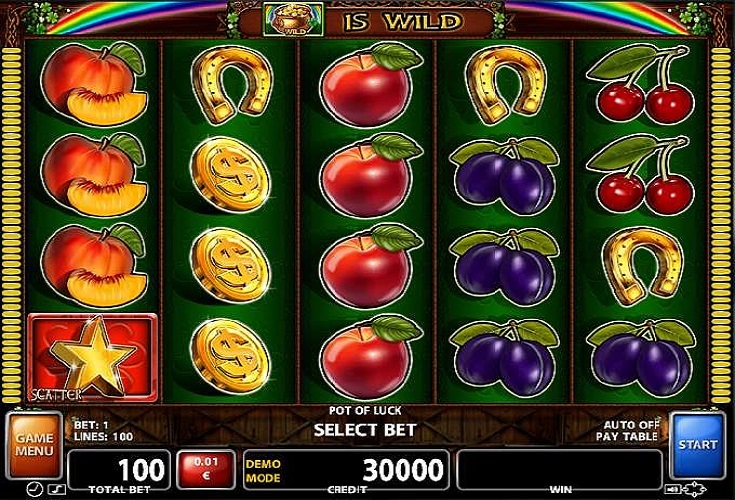Open the Game Menu
Image resolution: width=735 pixels, height=500 pixels.
pyautogui.click(x=34, y=444)
